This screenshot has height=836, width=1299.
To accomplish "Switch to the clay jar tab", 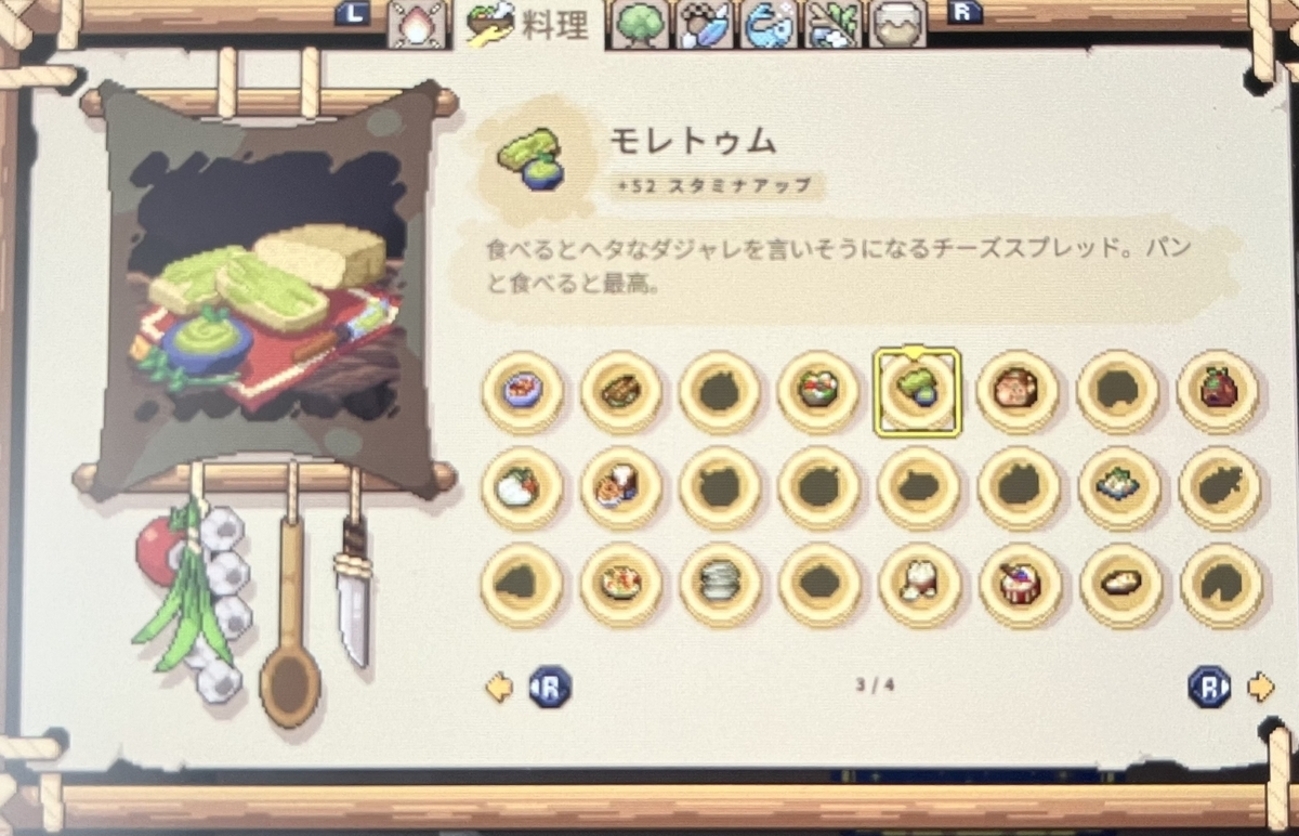I will point(896,25).
